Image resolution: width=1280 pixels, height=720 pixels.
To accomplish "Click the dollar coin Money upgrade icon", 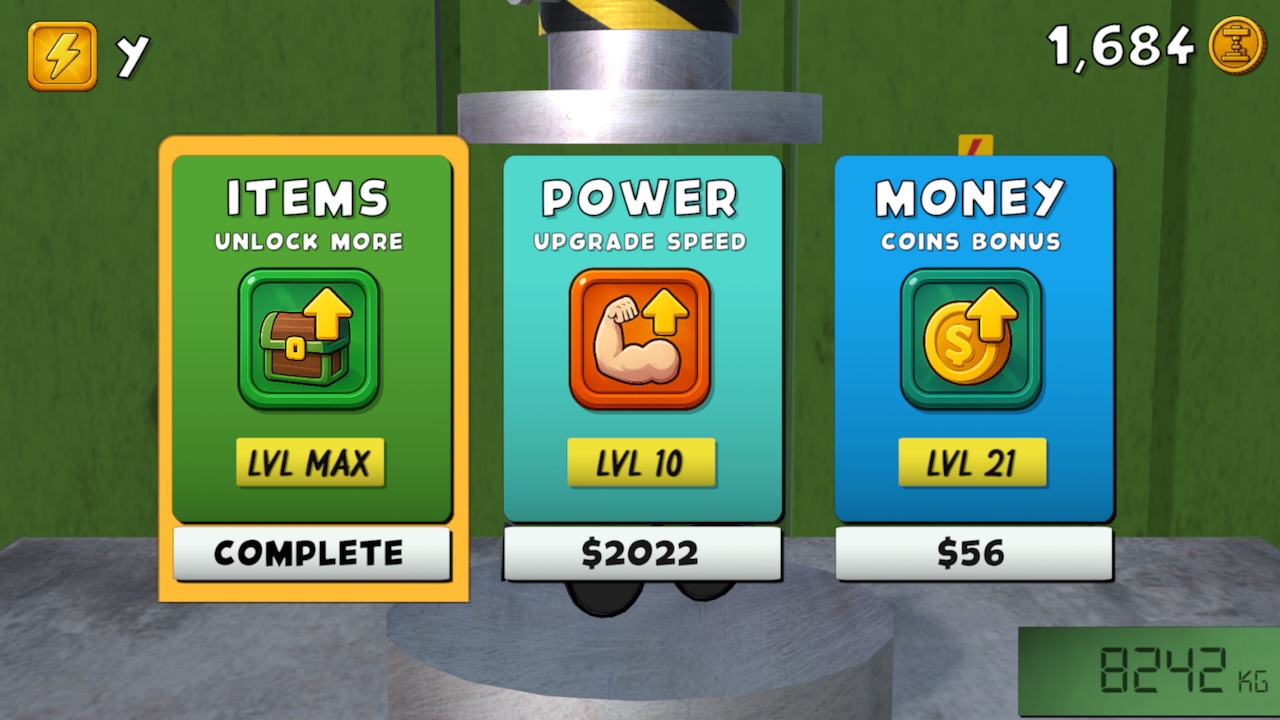I will pos(973,340).
